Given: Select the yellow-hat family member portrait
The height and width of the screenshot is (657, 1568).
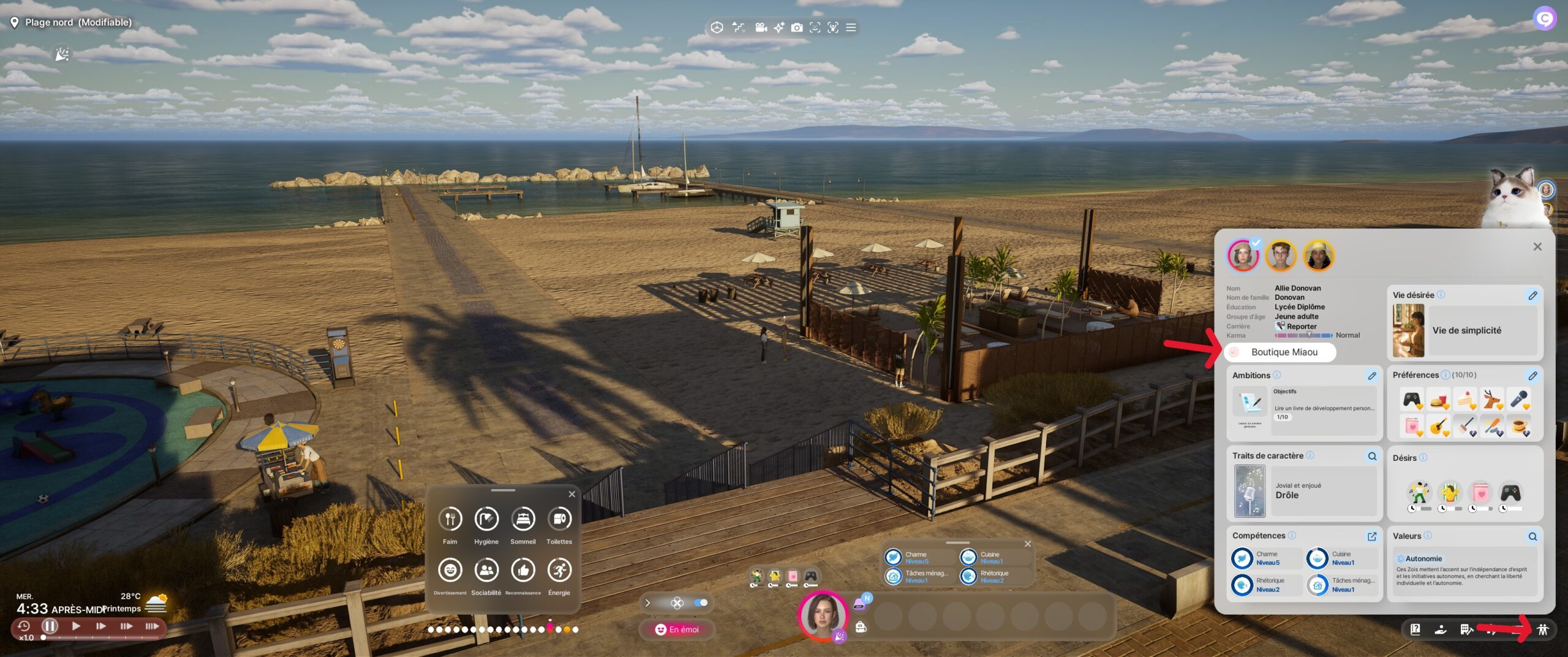Looking at the screenshot, I should [1318, 256].
